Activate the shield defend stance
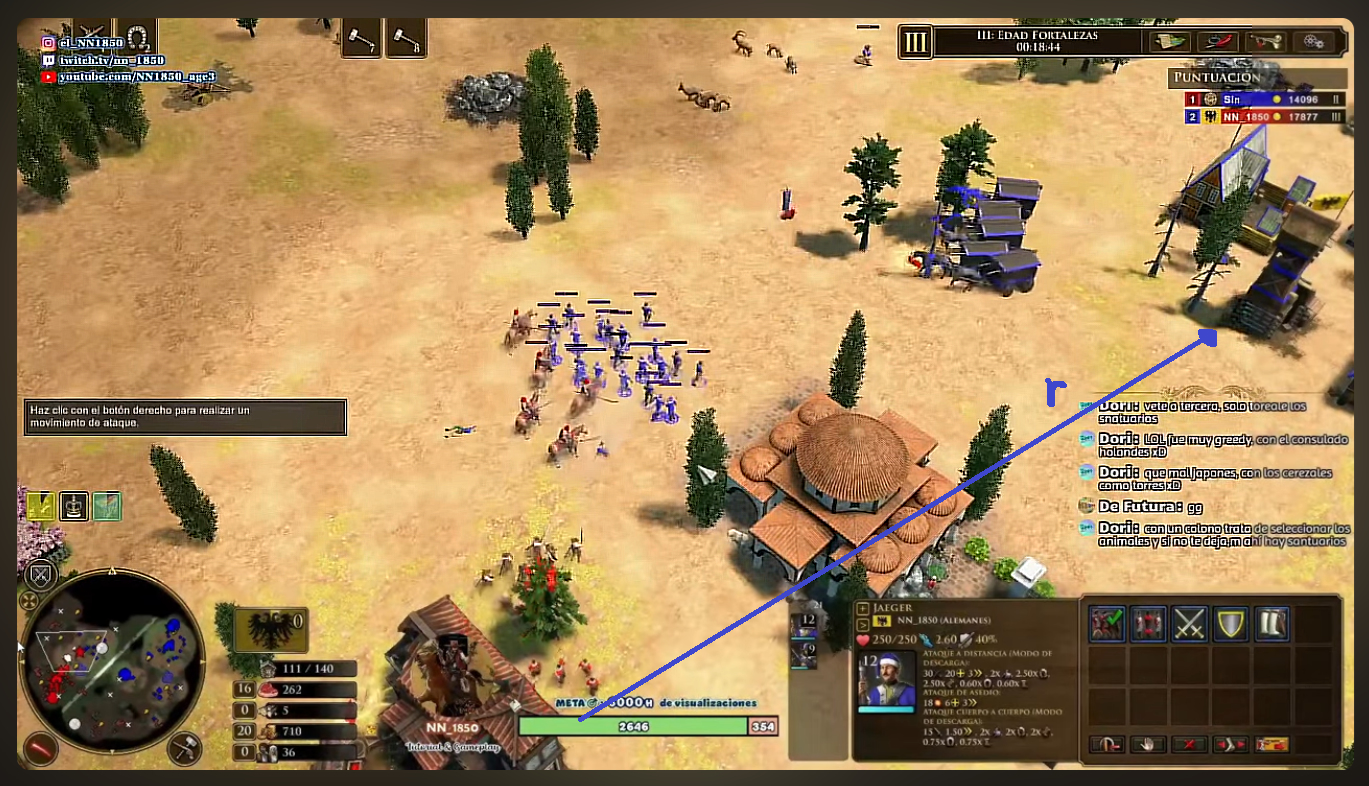Viewport: 1369px width, 786px height. 1231,624
